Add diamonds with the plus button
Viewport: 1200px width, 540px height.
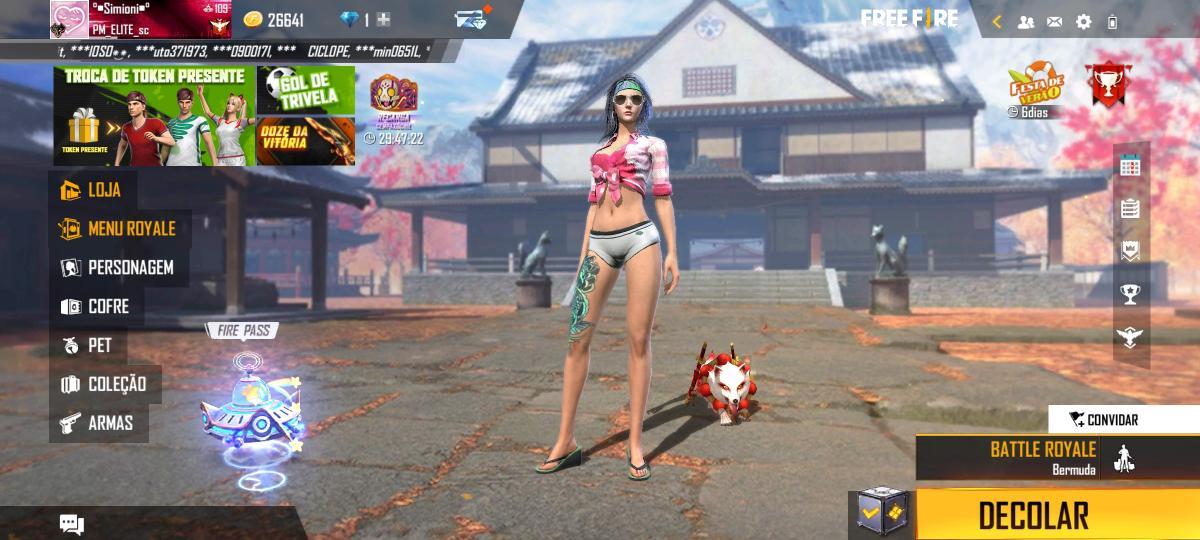coord(383,20)
